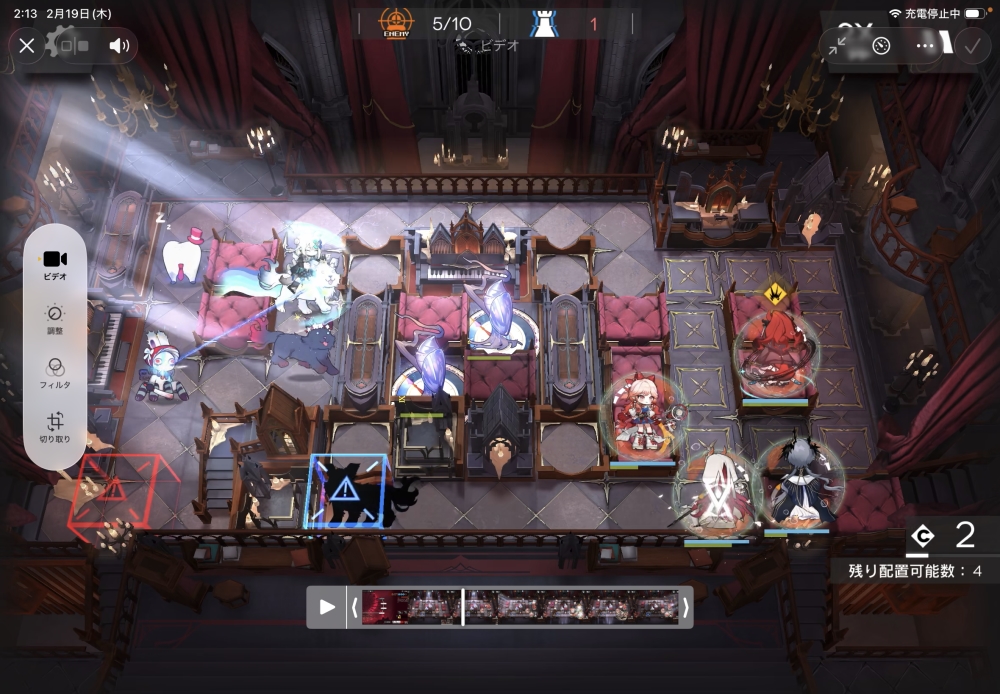Screen dimensions: 1000x694
Task: Select the フィルタ filter tab
Action: tap(55, 373)
